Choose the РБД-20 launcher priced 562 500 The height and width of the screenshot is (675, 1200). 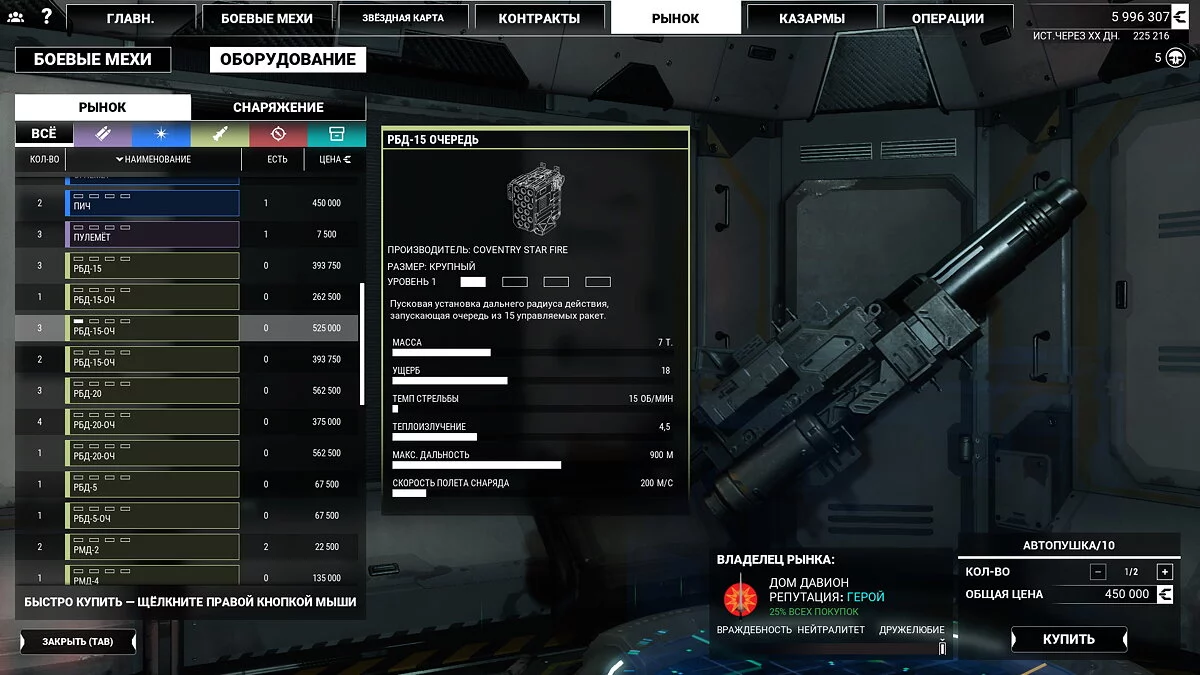[x=154, y=391]
